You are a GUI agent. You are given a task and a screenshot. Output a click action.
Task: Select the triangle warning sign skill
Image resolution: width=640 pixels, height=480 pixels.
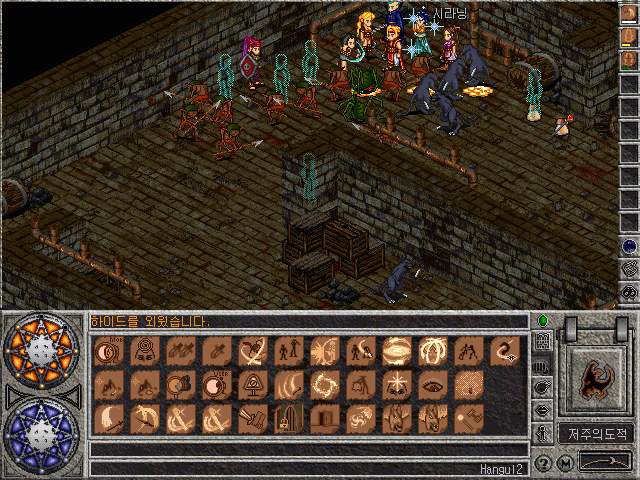pyautogui.click(x=251, y=385)
